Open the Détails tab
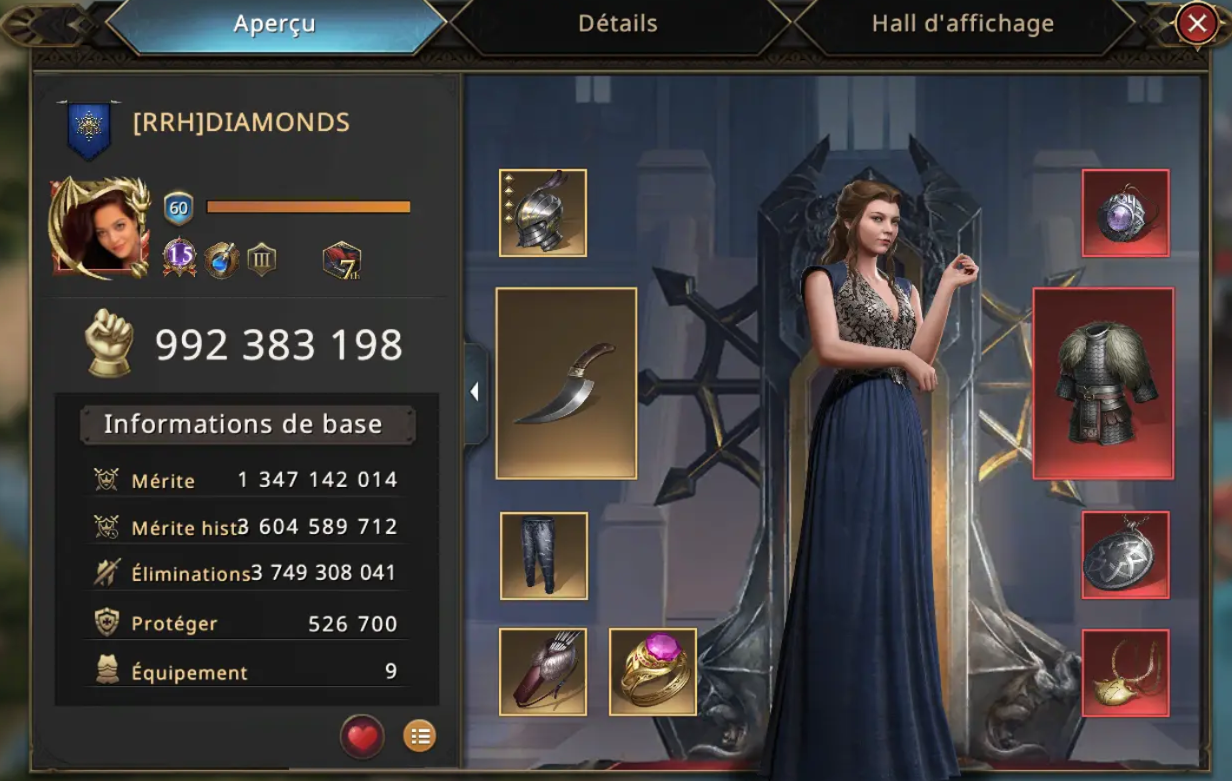1232x781 pixels. click(x=618, y=24)
